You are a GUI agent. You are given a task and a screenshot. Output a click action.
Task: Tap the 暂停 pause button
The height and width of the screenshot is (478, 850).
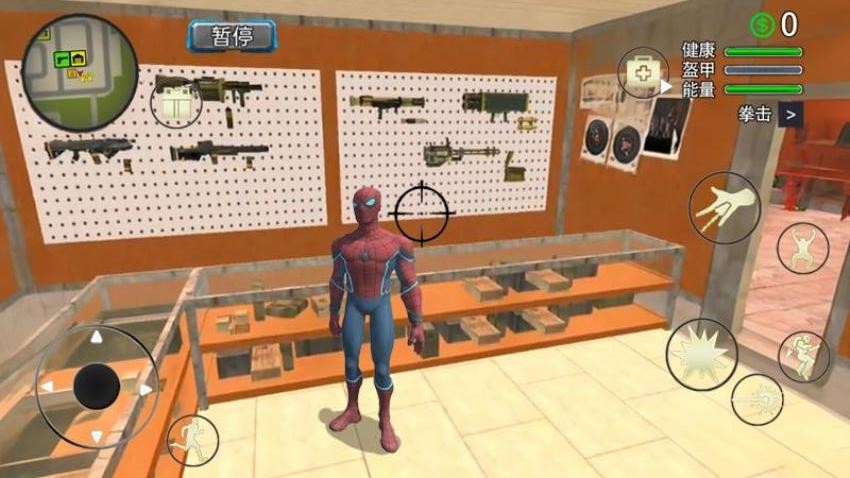pyautogui.click(x=231, y=37)
